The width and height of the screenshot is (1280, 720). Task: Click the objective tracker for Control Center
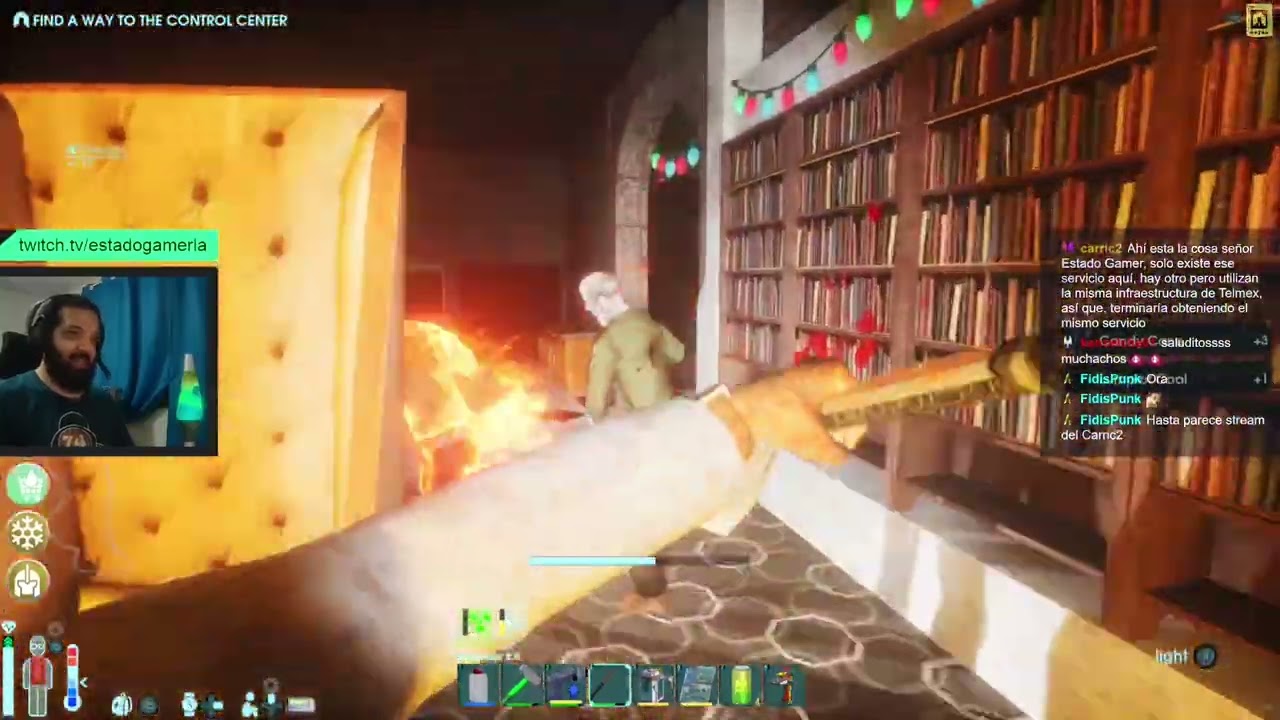[150, 20]
